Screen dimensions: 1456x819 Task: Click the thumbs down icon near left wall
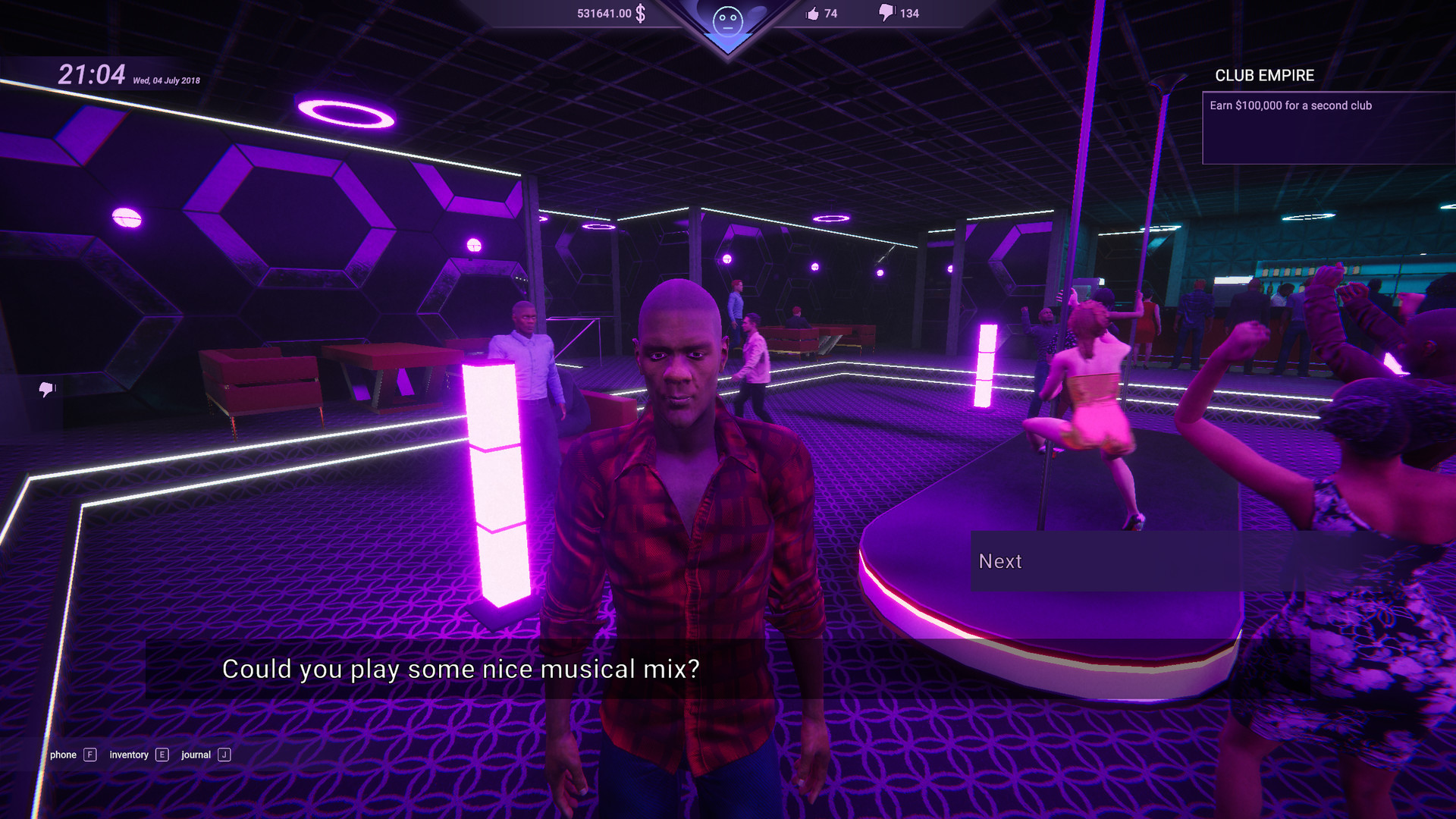point(45,389)
